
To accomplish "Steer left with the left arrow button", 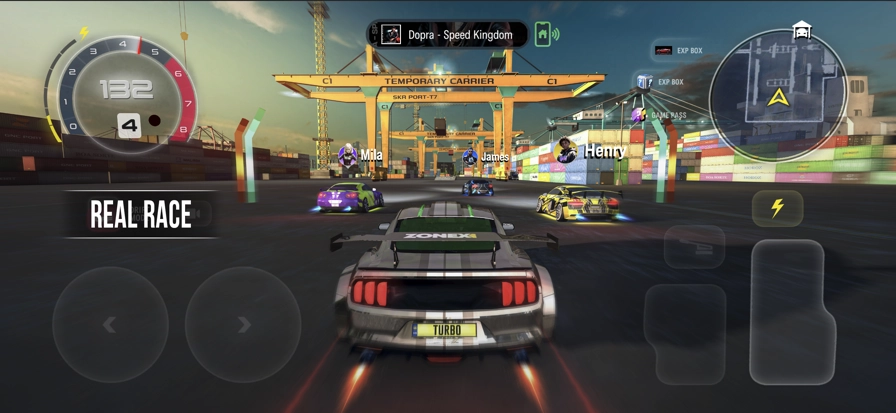I will point(110,324).
